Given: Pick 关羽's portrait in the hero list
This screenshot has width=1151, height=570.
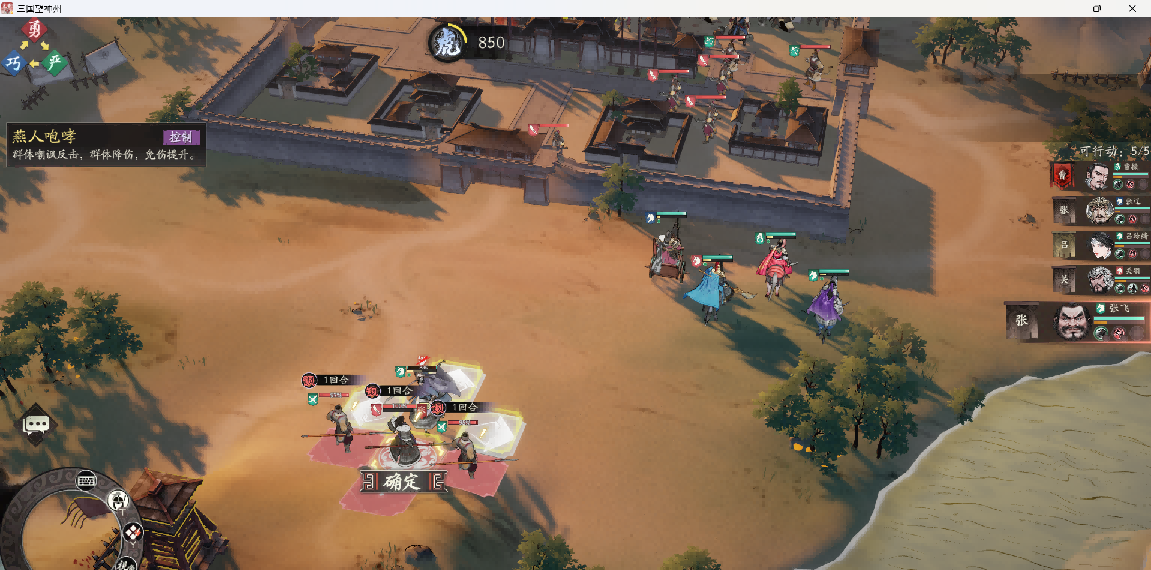Looking at the screenshot, I should click(x=1100, y=279).
